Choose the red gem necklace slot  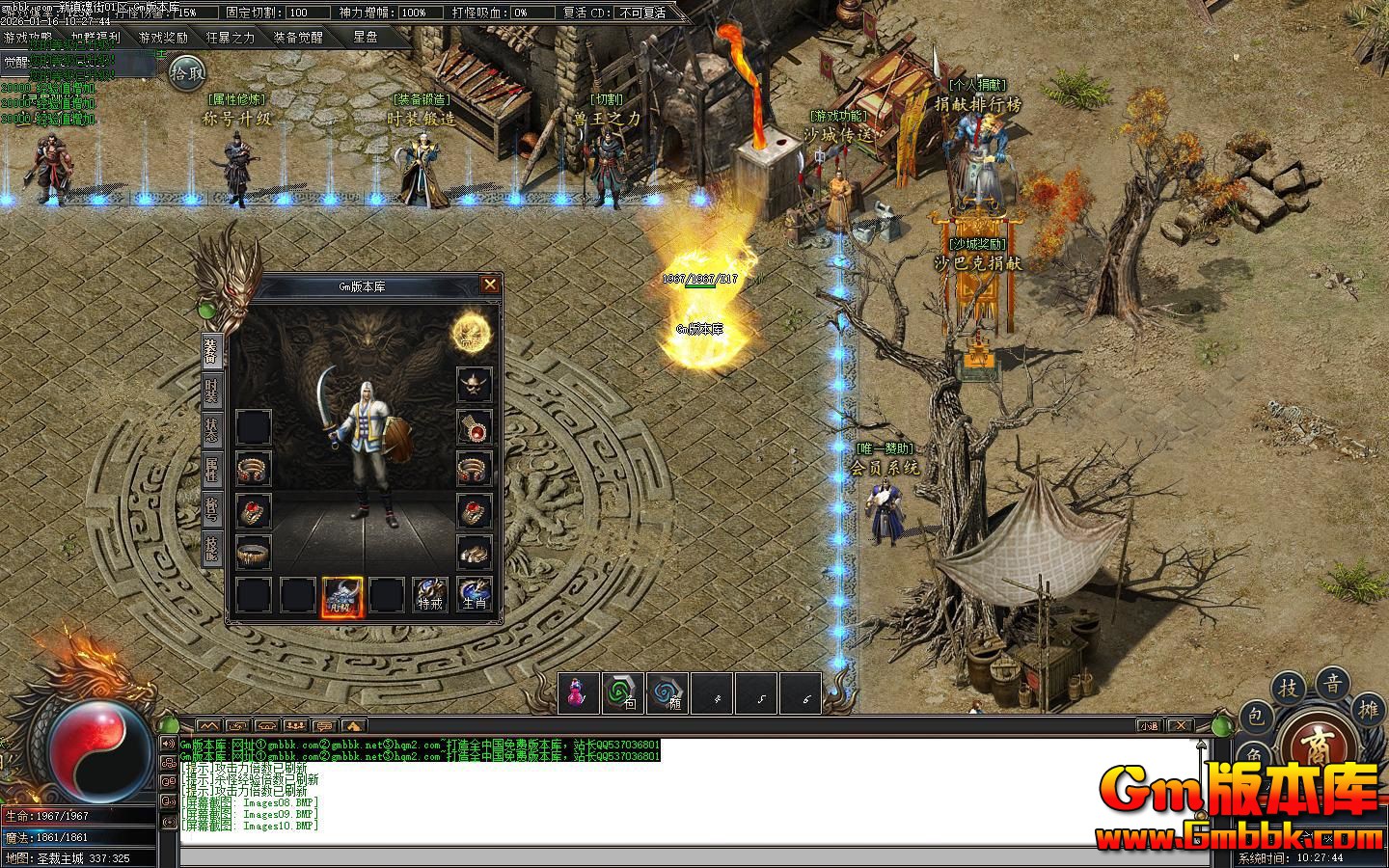pos(474,427)
